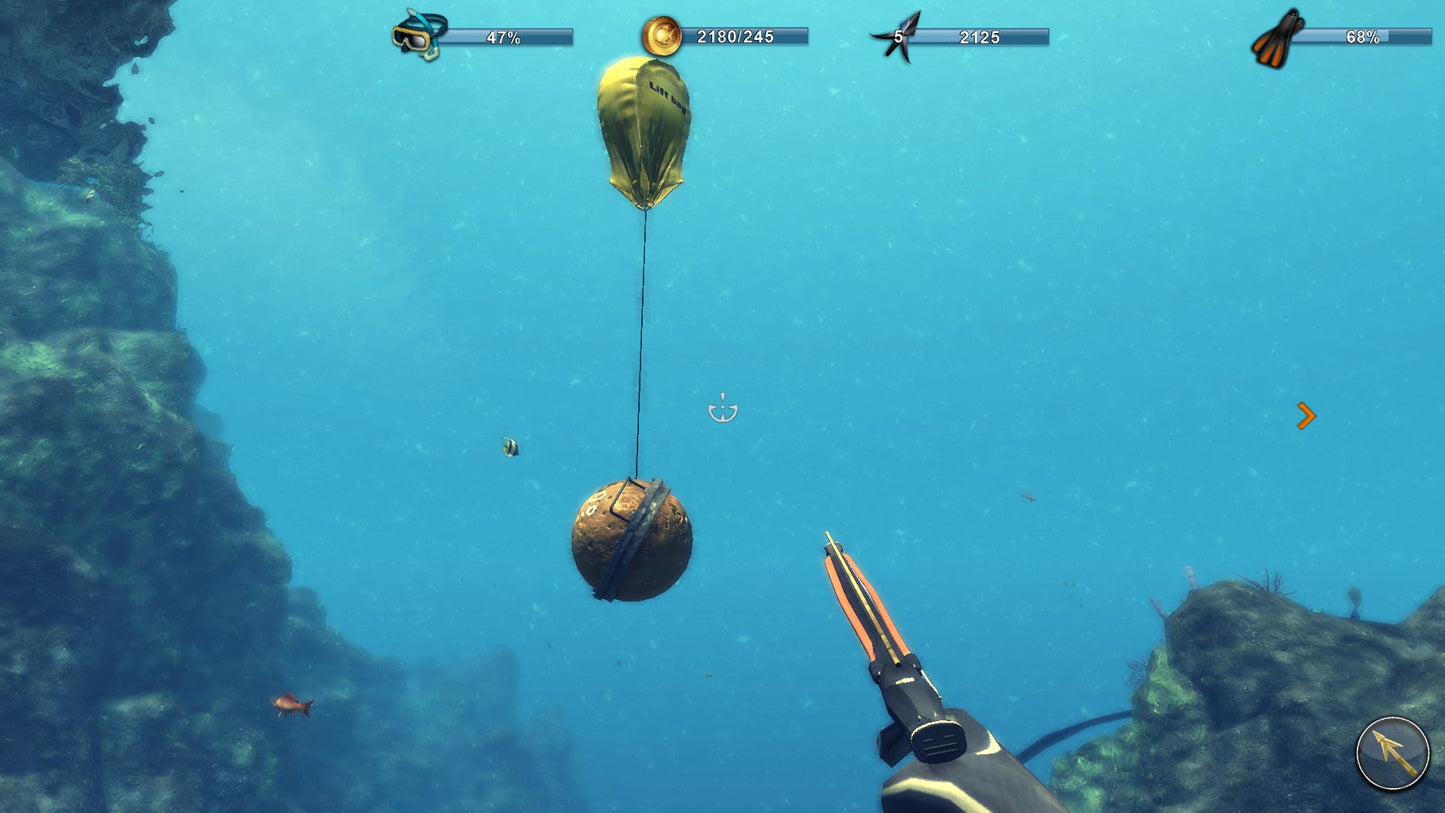Click the swim fins stamina icon
1445x813 pixels.
pyautogui.click(x=1272, y=35)
